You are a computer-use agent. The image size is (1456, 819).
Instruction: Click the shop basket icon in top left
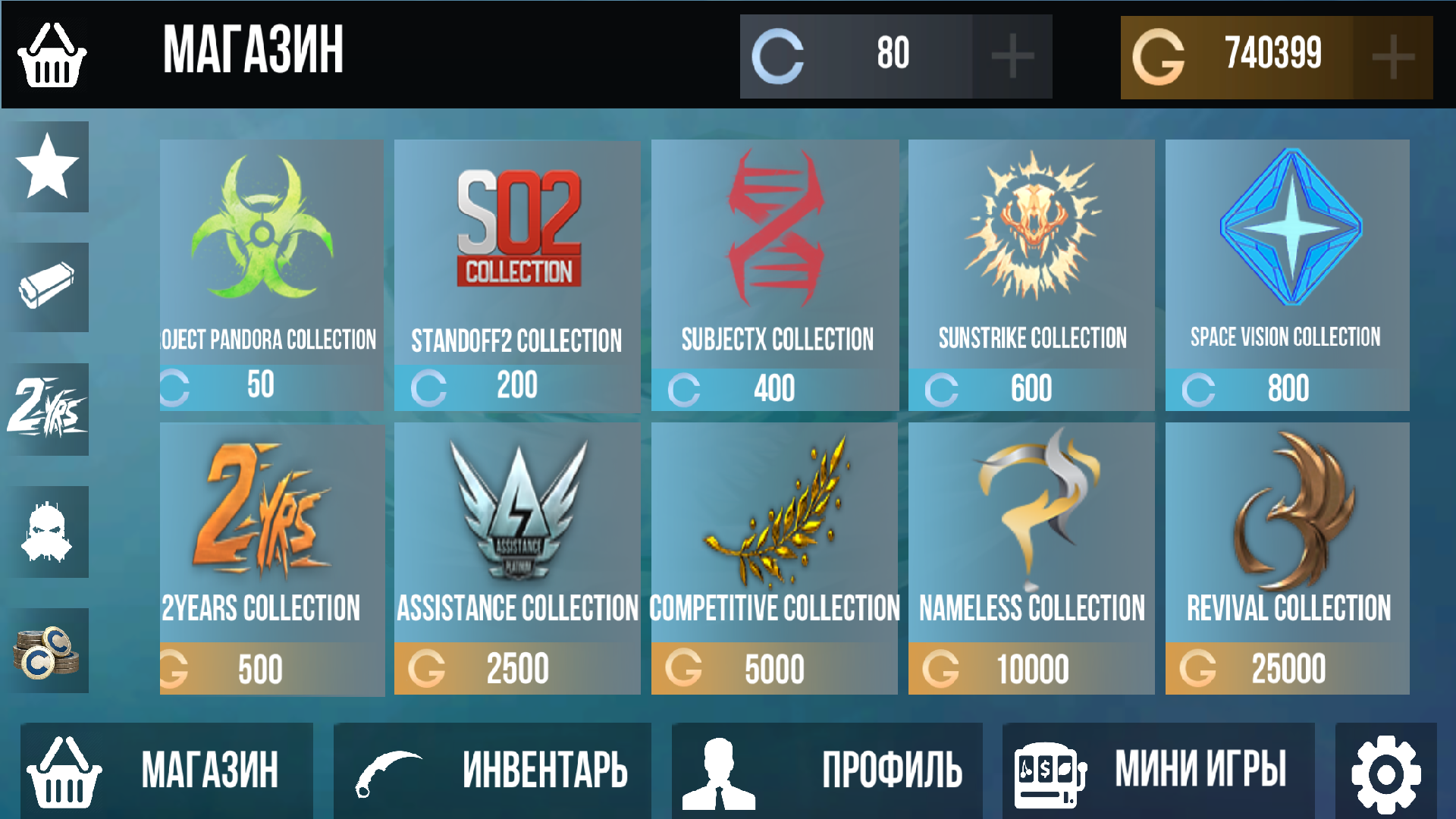[x=51, y=54]
